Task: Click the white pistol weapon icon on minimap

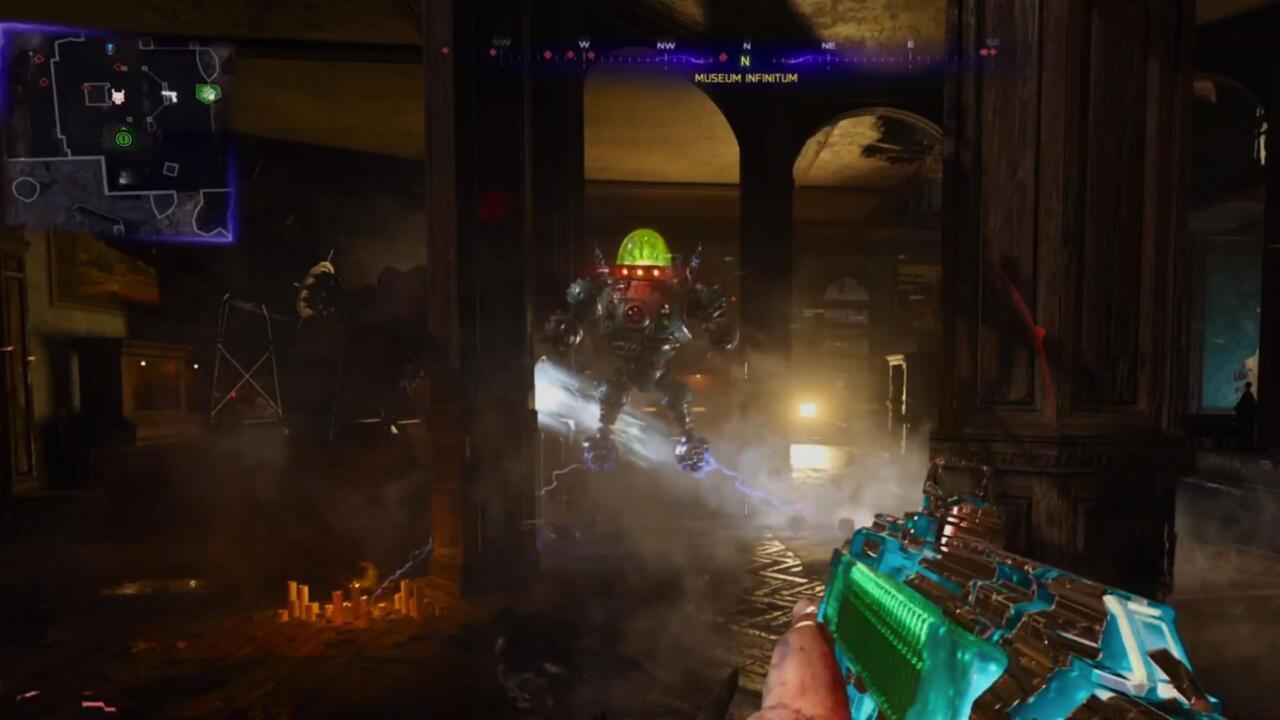Action: [168, 95]
